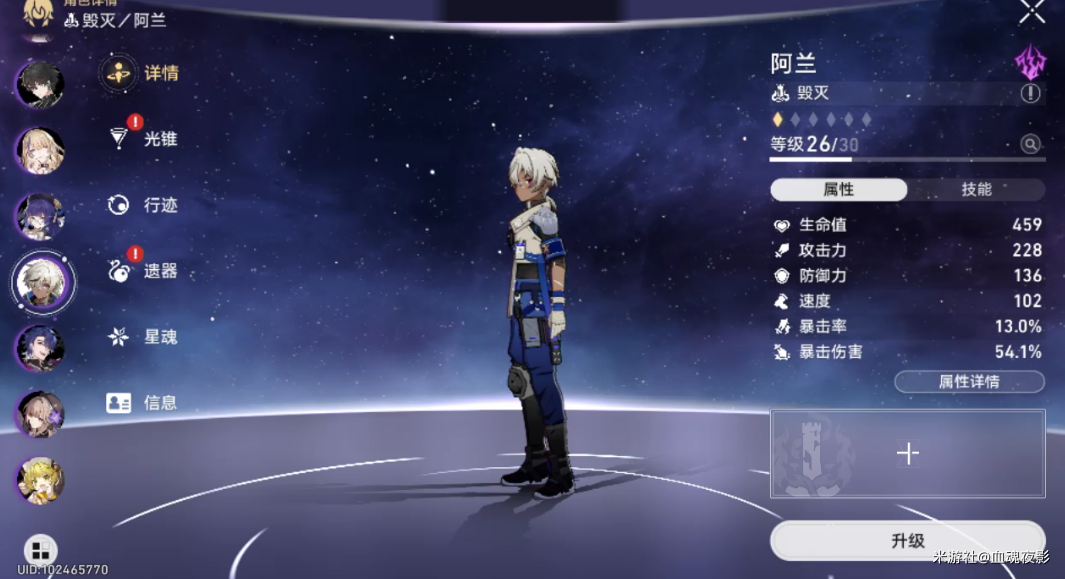Tap the 升级 level-up button

(907, 541)
